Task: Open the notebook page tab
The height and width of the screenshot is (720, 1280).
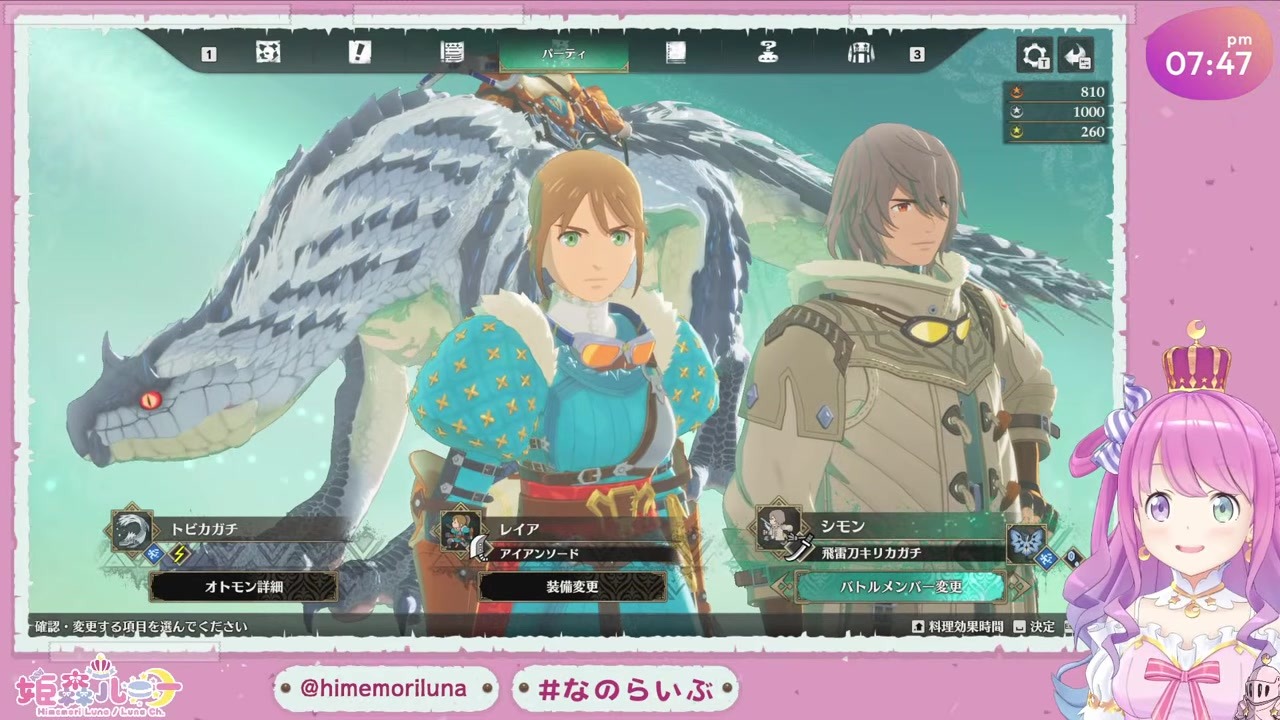Action: [x=677, y=53]
